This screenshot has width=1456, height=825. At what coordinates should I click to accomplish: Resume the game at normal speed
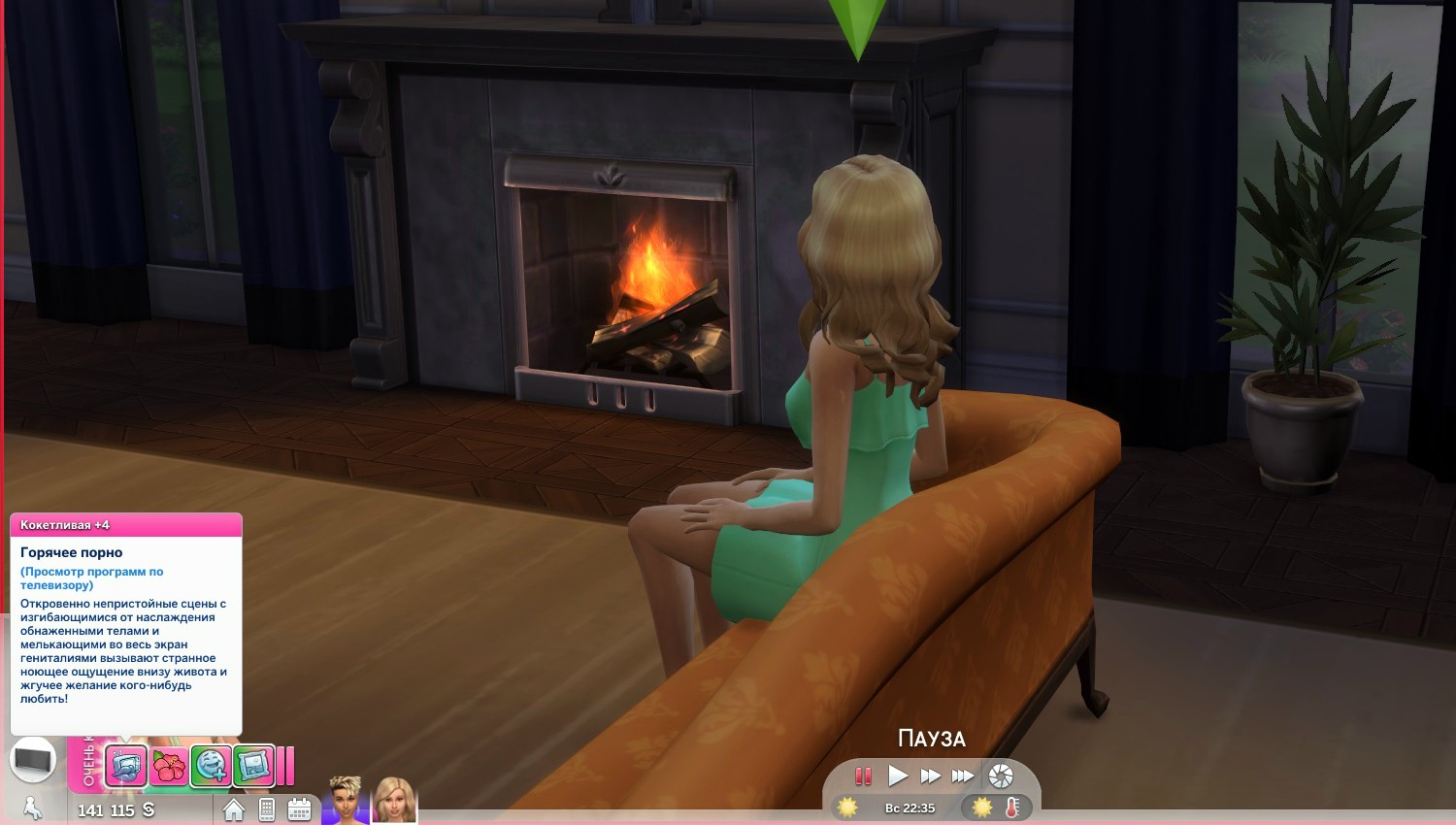tap(898, 775)
